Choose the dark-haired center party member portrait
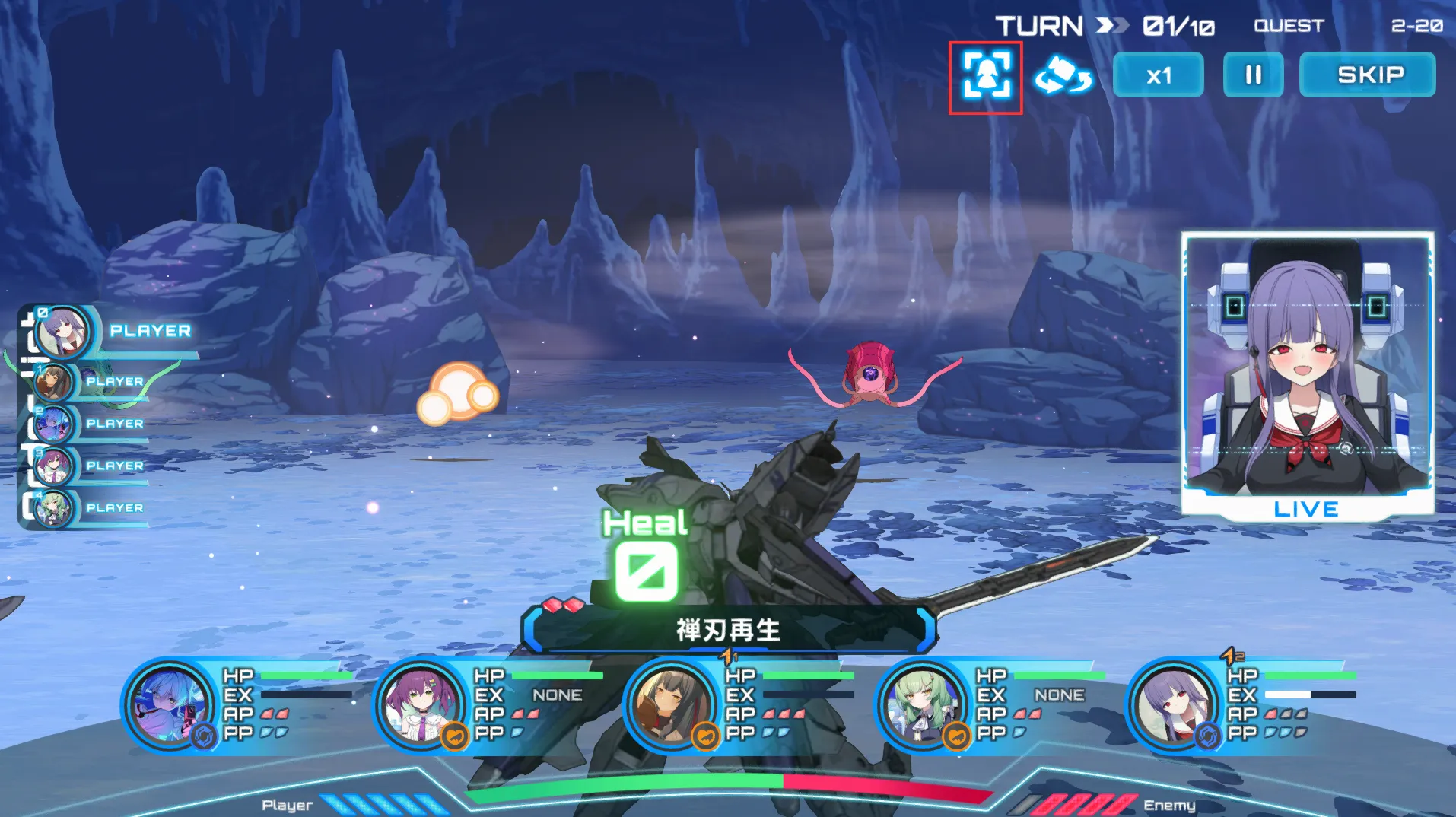This screenshot has height=817, width=1456. [671, 704]
